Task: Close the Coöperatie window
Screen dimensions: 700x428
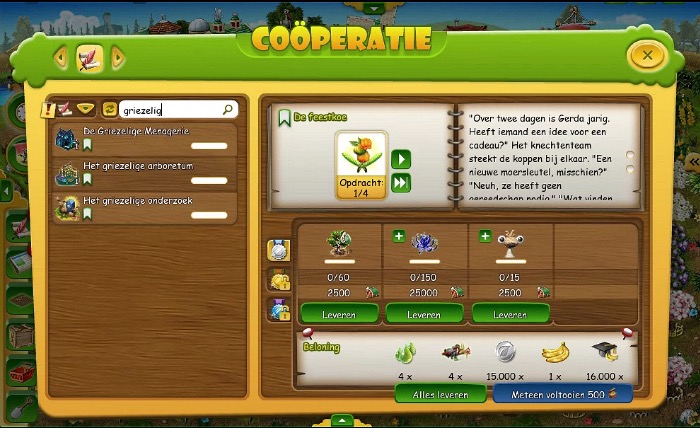Action: (647, 56)
